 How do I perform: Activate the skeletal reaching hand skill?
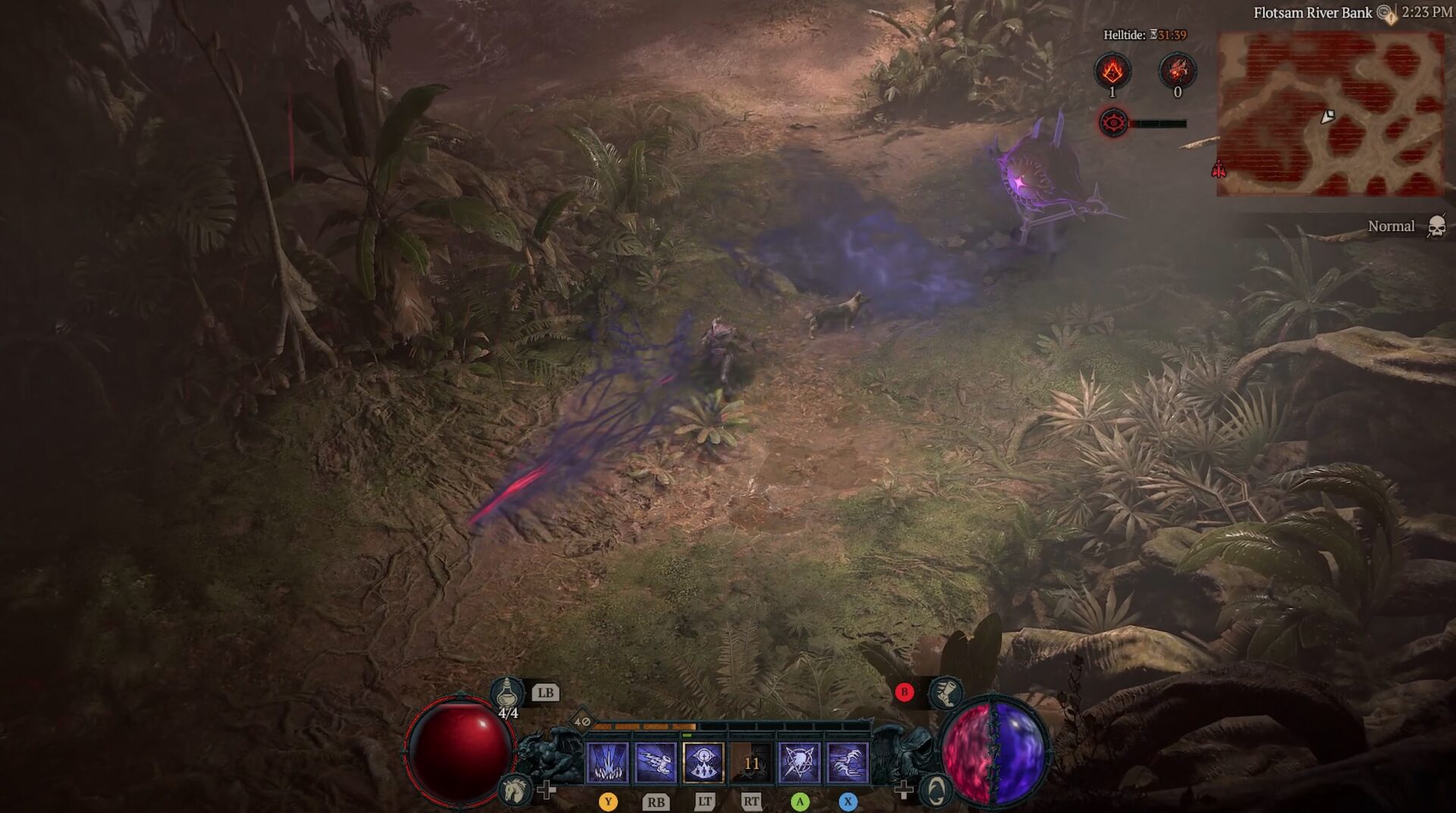coord(655,762)
